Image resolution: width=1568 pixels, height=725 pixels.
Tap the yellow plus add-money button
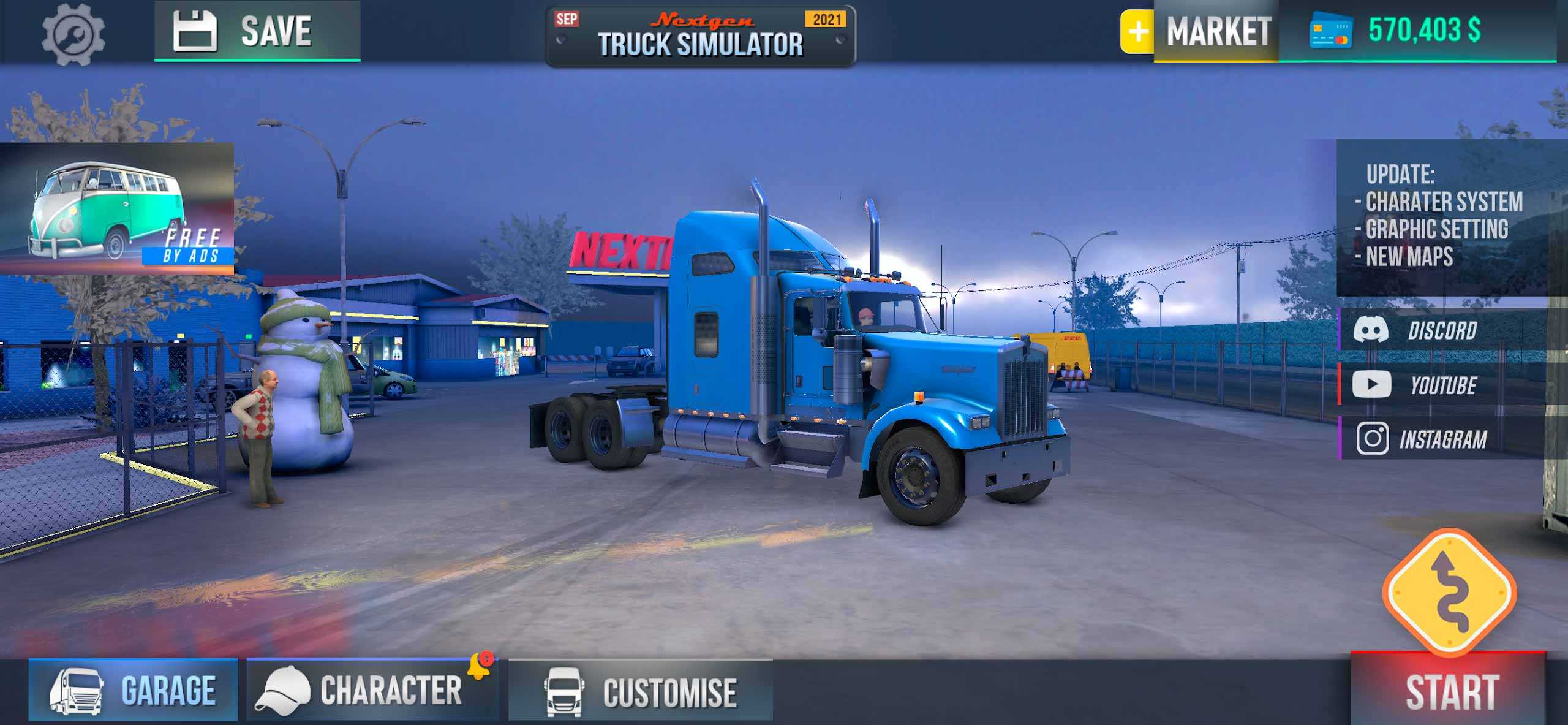click(1137, 31)
